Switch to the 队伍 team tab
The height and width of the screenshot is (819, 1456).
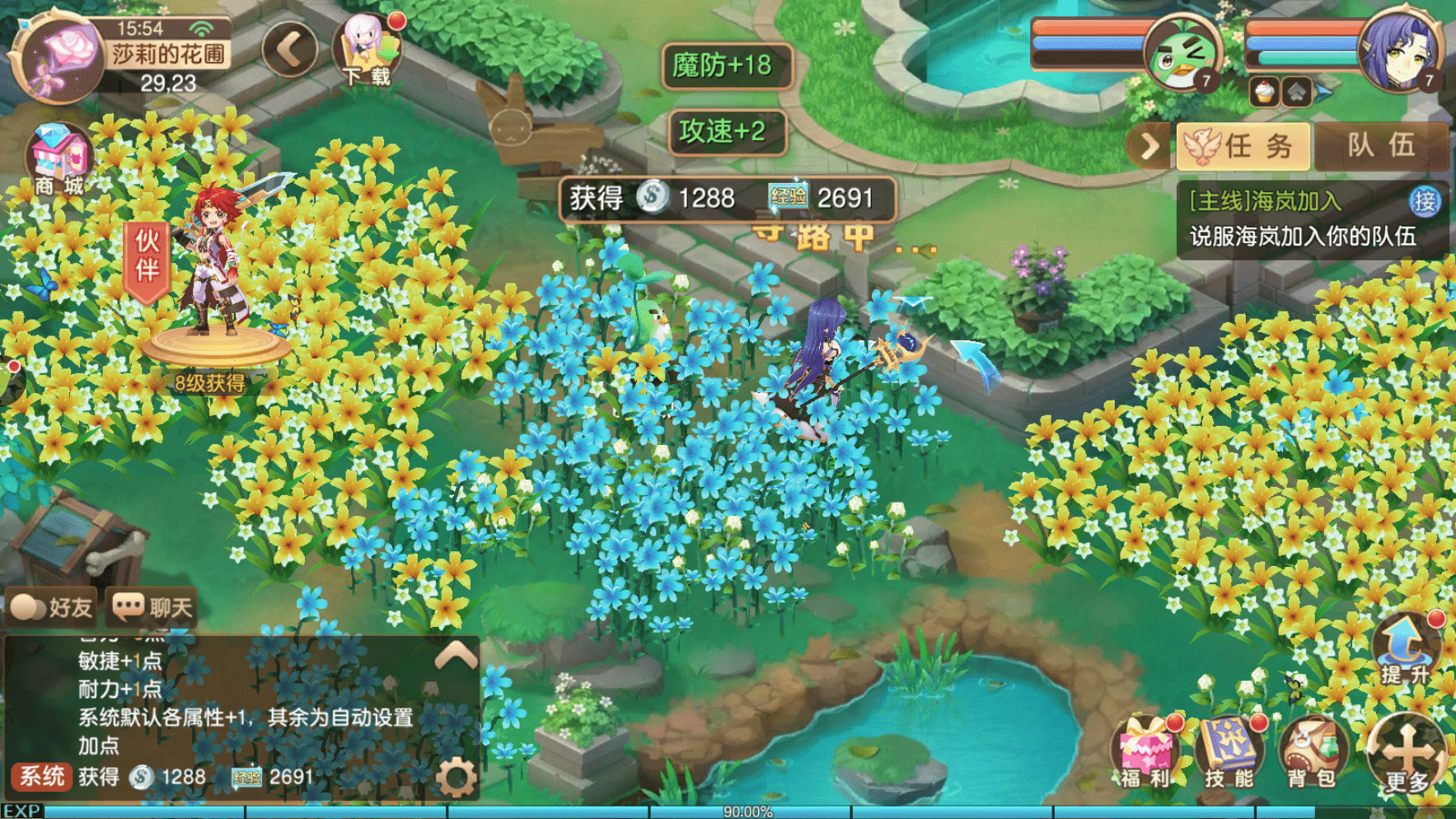(x=1381, y=147)
